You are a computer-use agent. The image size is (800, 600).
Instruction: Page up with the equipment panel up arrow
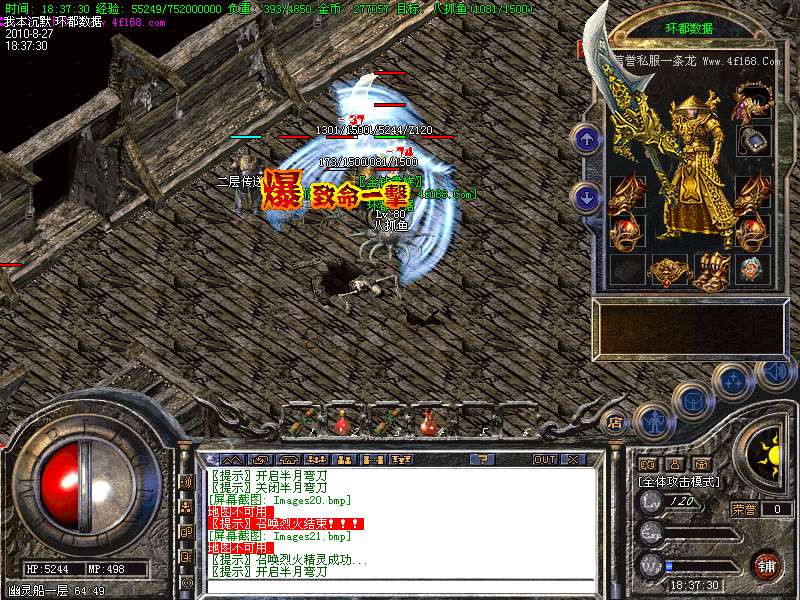[587, 139]
